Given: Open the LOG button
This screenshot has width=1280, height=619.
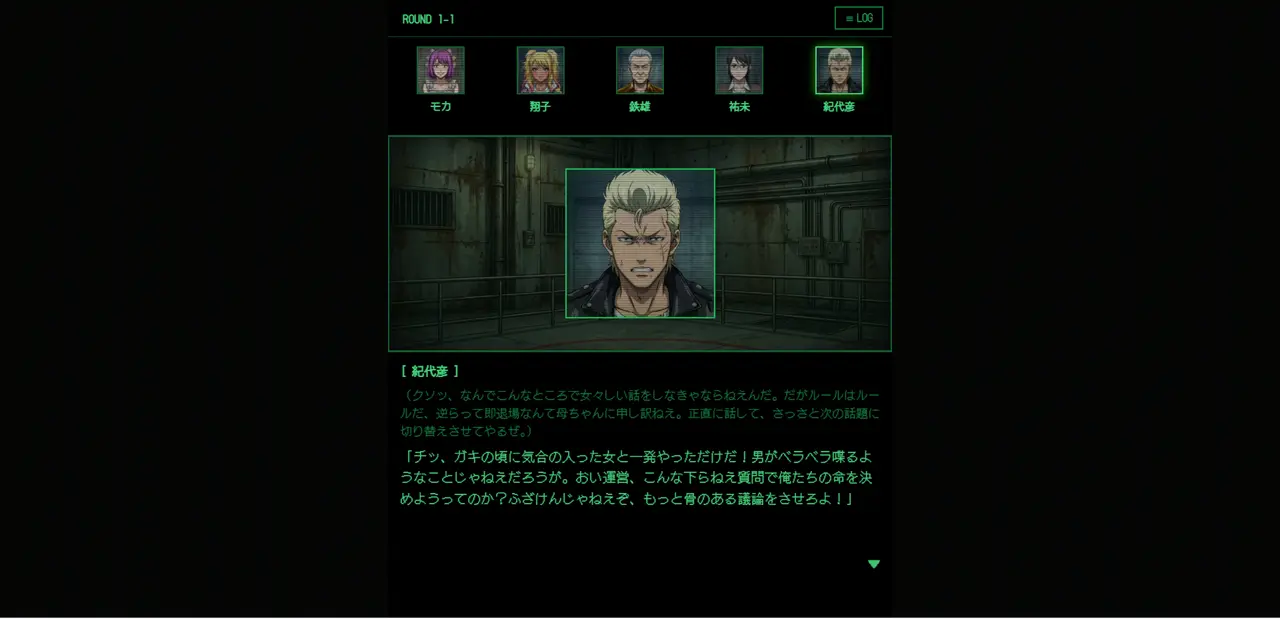Looking at the screenshot, I should point(858,18).
